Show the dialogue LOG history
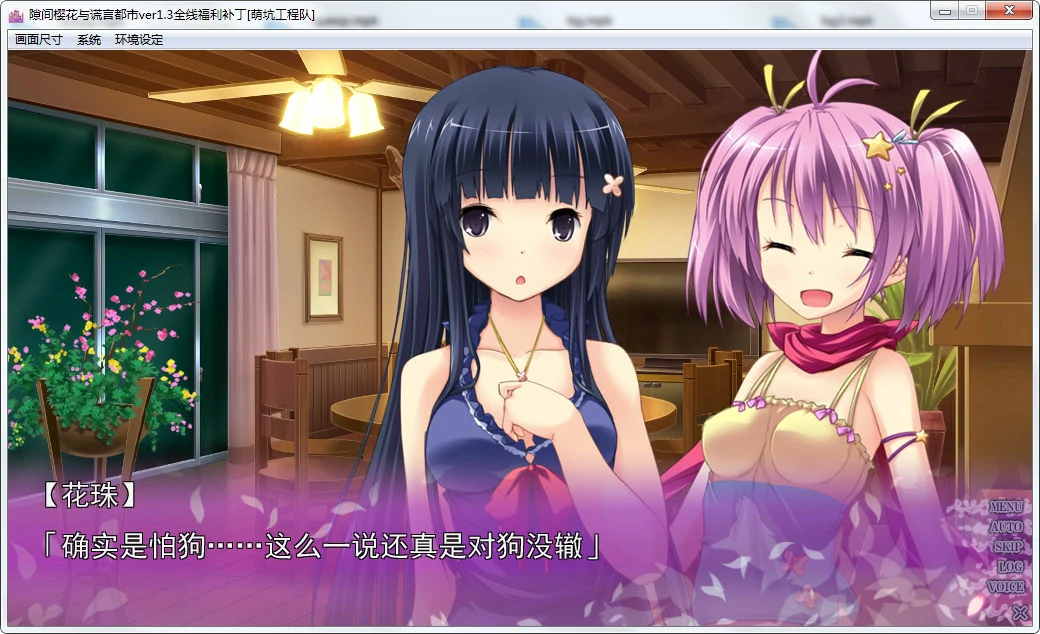1040x634 pixels. pos(1009,567)
